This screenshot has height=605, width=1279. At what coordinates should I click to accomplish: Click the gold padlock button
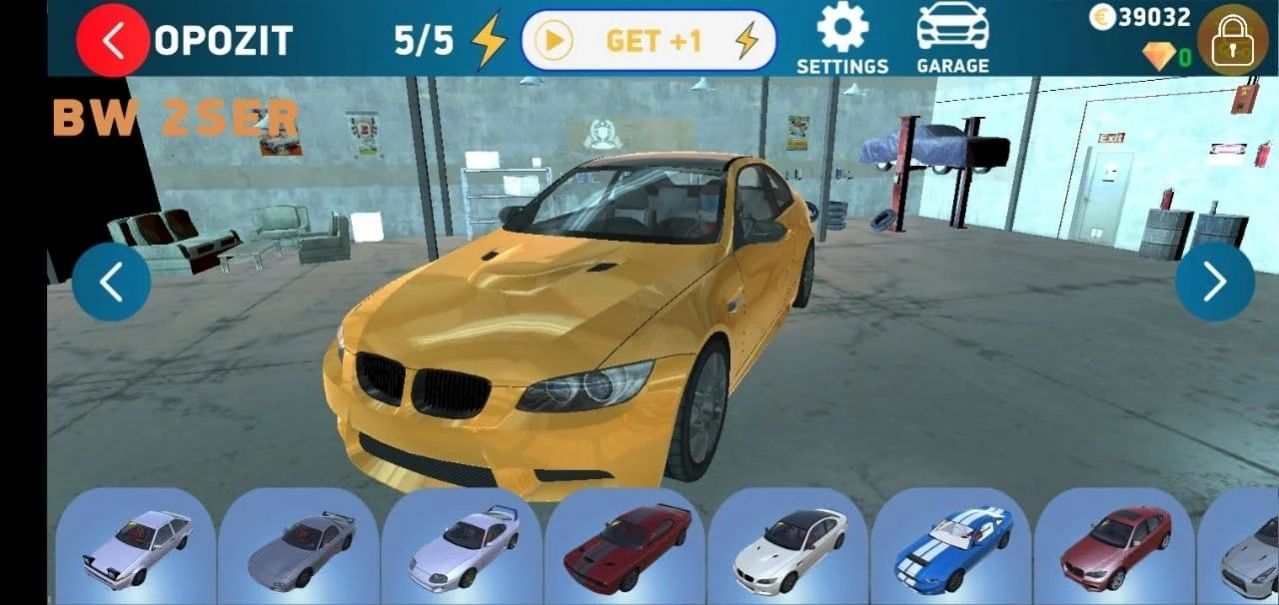(x=1232, y=40)
